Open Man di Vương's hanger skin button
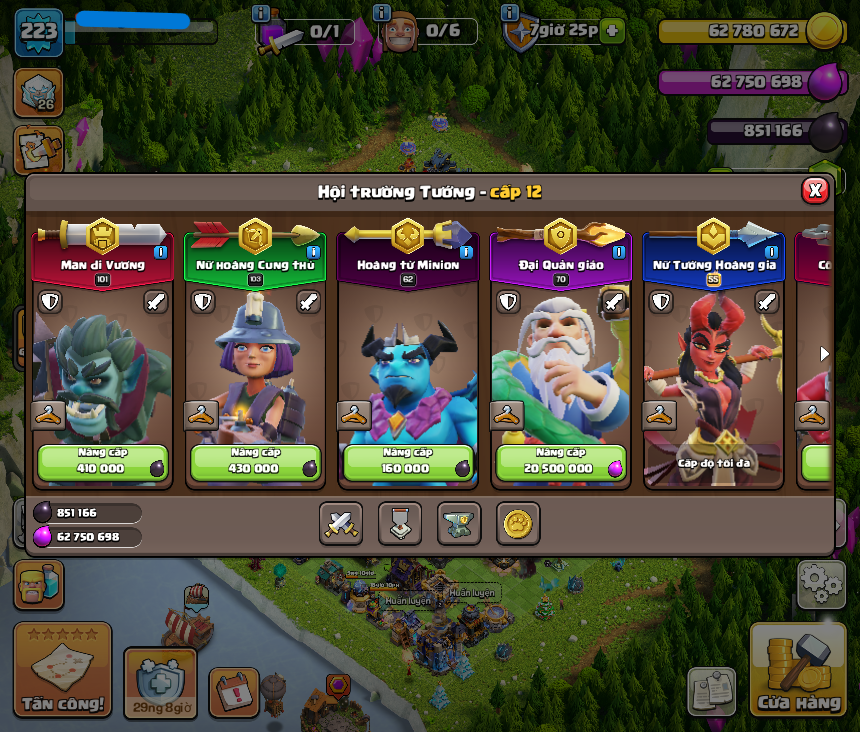The width and height of the screenshot is (860, 732). 49,414
